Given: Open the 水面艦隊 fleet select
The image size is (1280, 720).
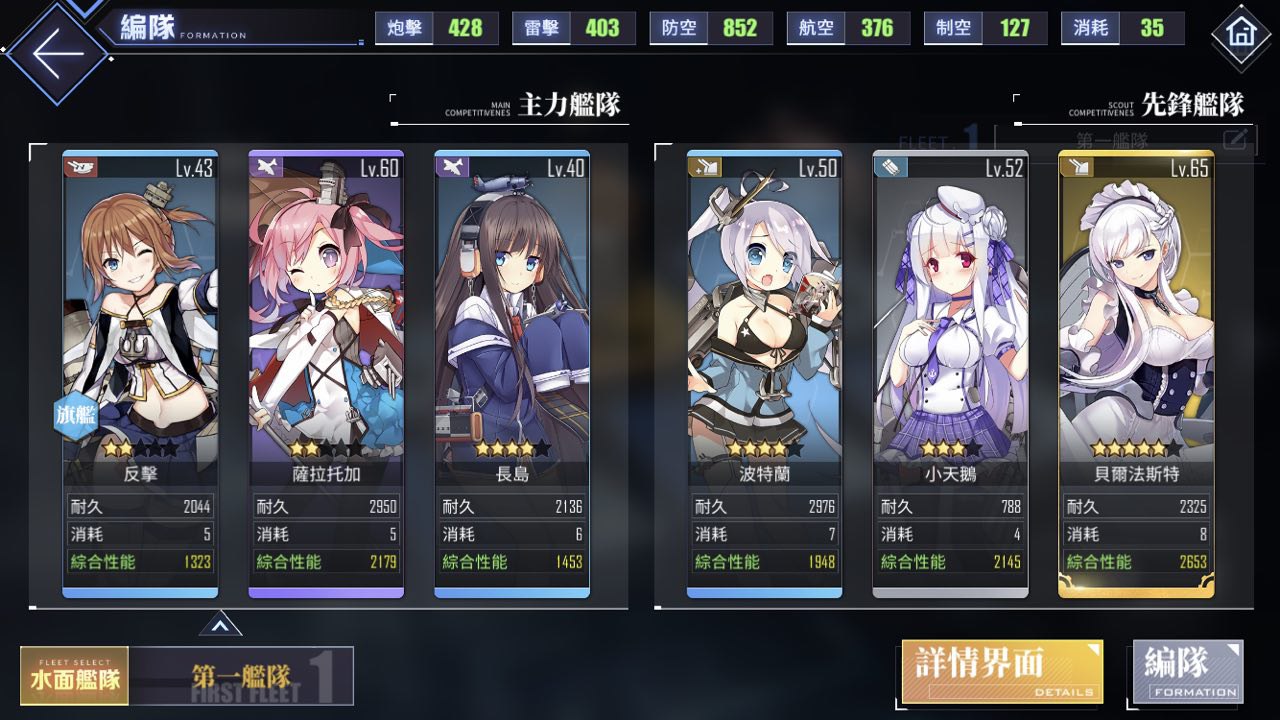Looking at the screenshot, I should pyautogui.click(x=74, y=676).
